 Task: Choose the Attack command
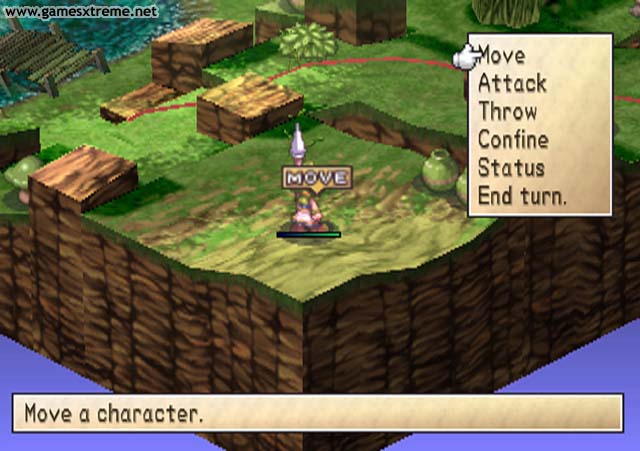(510, 83)
